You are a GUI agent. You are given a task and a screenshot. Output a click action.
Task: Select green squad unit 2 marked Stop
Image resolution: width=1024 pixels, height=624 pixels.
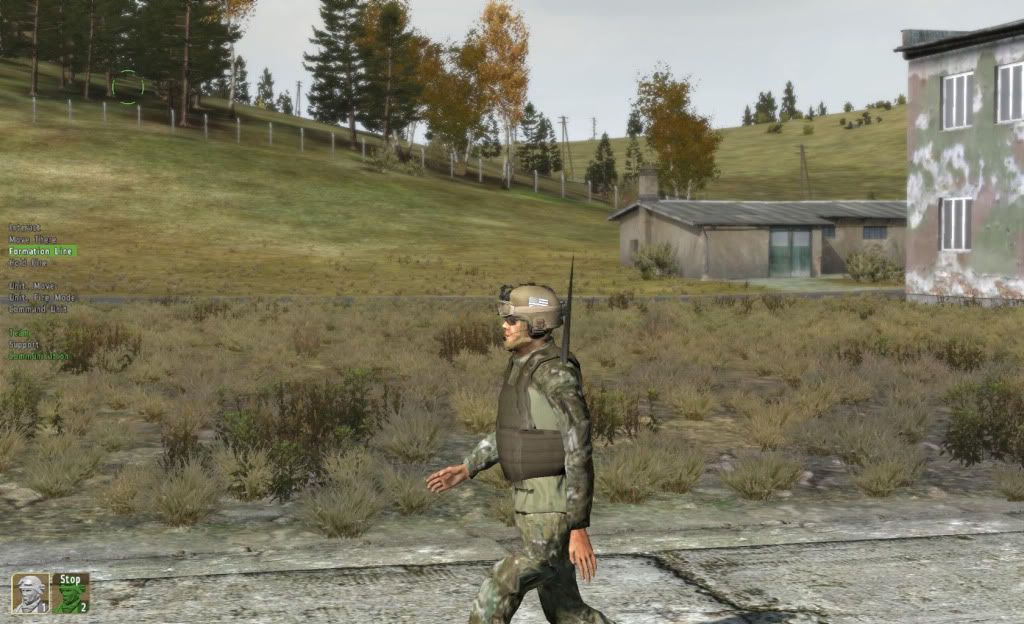coord(71,593)
